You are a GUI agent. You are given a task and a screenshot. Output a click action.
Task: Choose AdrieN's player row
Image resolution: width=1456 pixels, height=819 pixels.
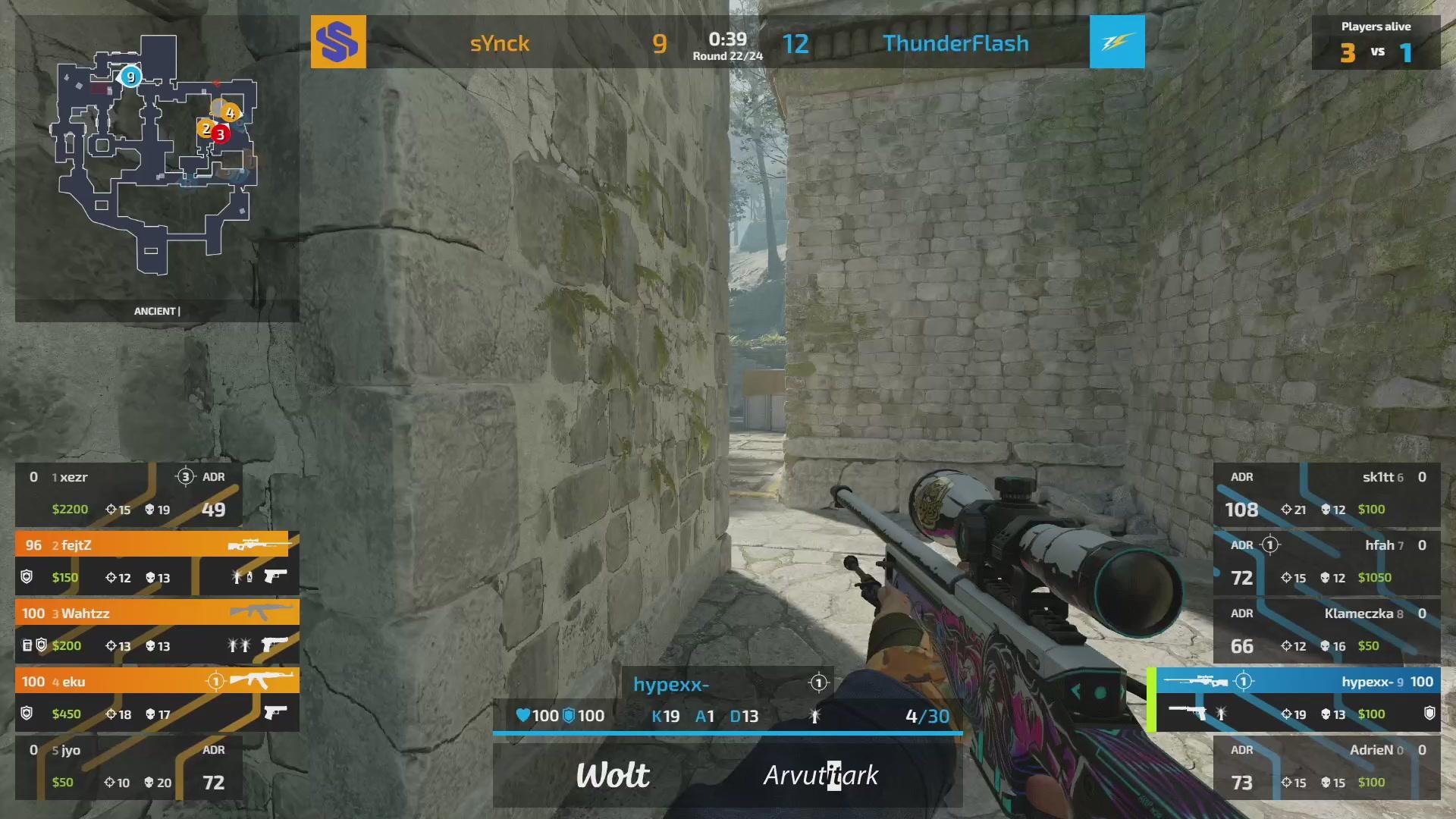pyautogui.click(x=1326, y=767)
